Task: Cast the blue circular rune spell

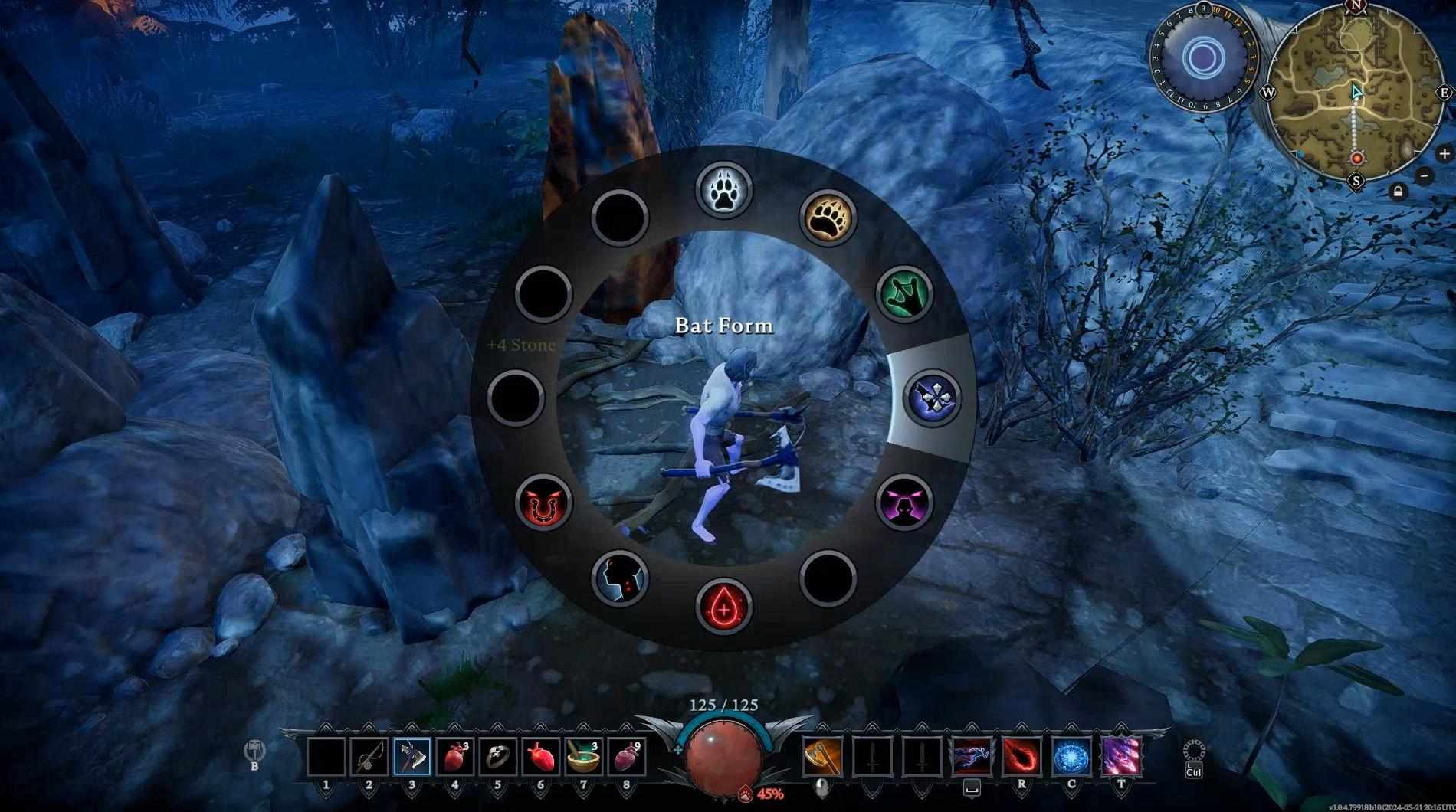Action: coord(1071,758)
